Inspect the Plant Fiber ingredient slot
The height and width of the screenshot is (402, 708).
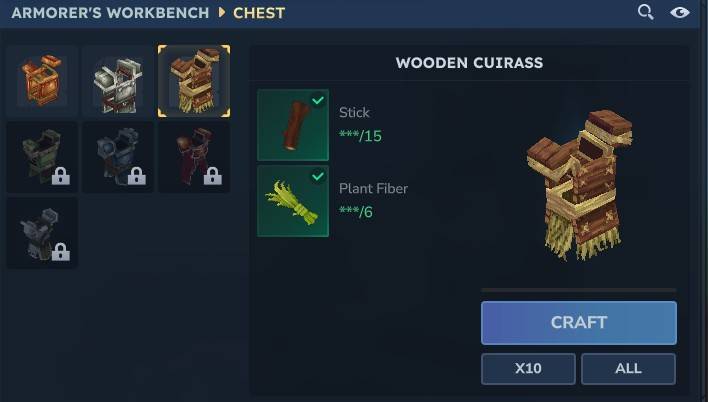(x=293, y=201)
